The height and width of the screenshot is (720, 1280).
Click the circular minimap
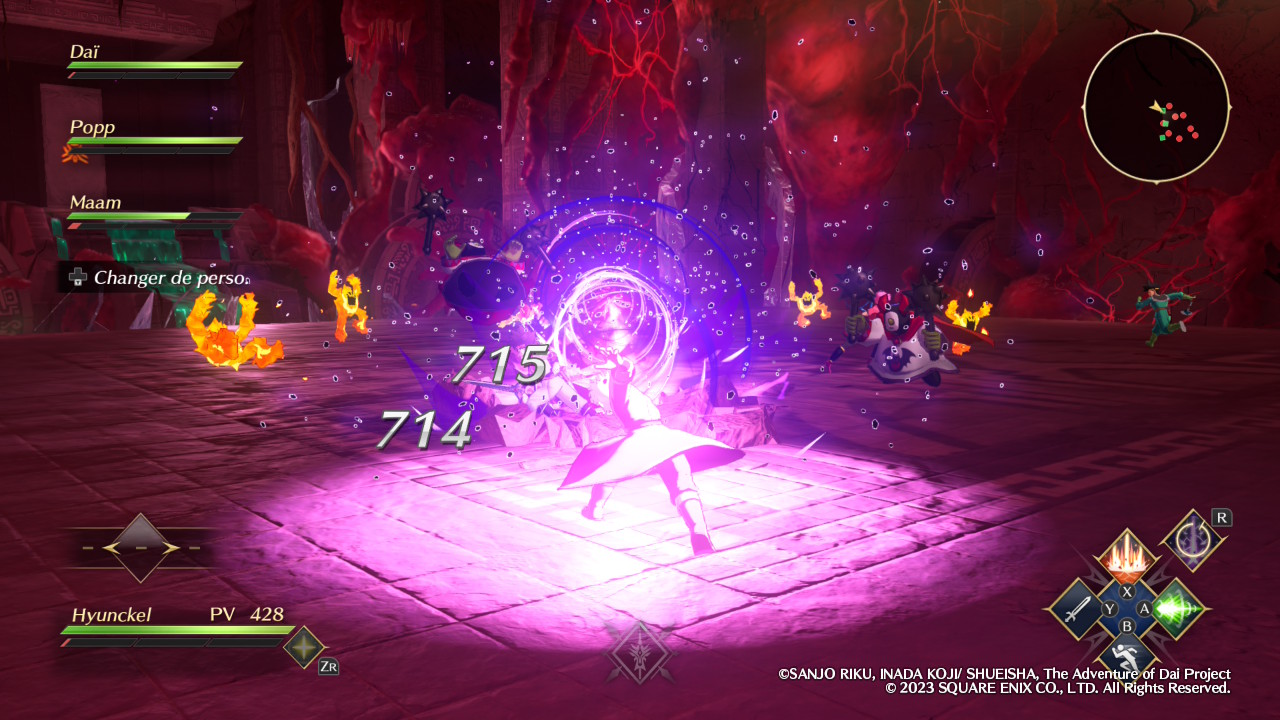[1156, 107]
